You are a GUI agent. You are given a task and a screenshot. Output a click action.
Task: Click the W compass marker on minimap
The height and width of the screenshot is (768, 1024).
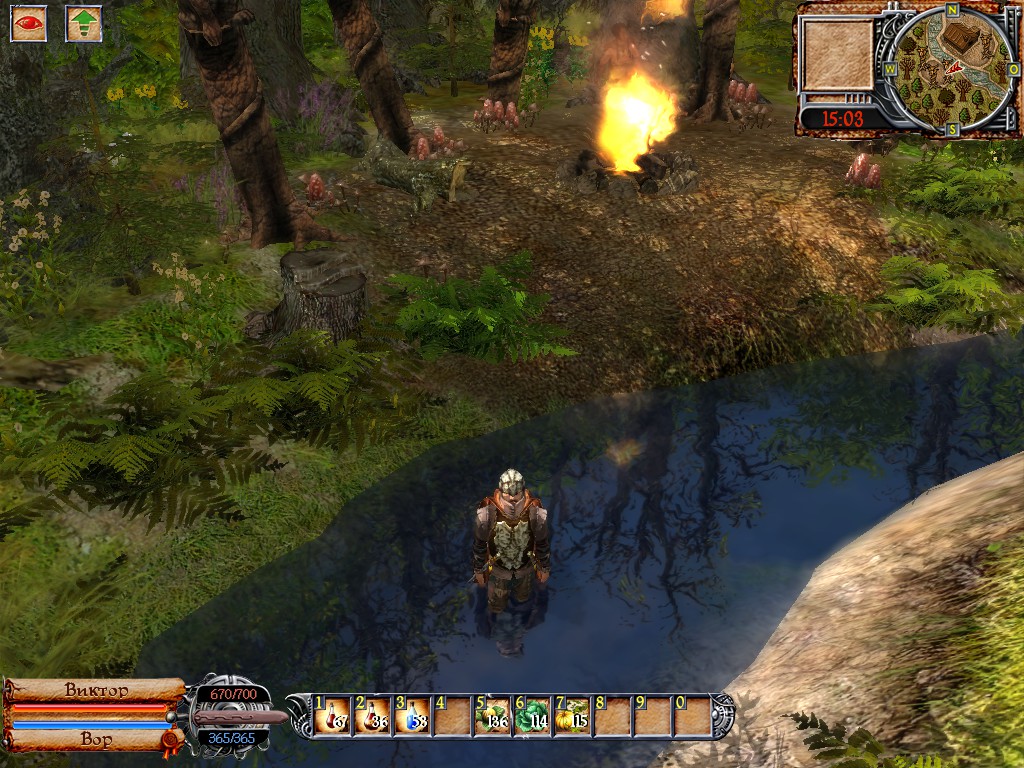[x=892, y=71]
